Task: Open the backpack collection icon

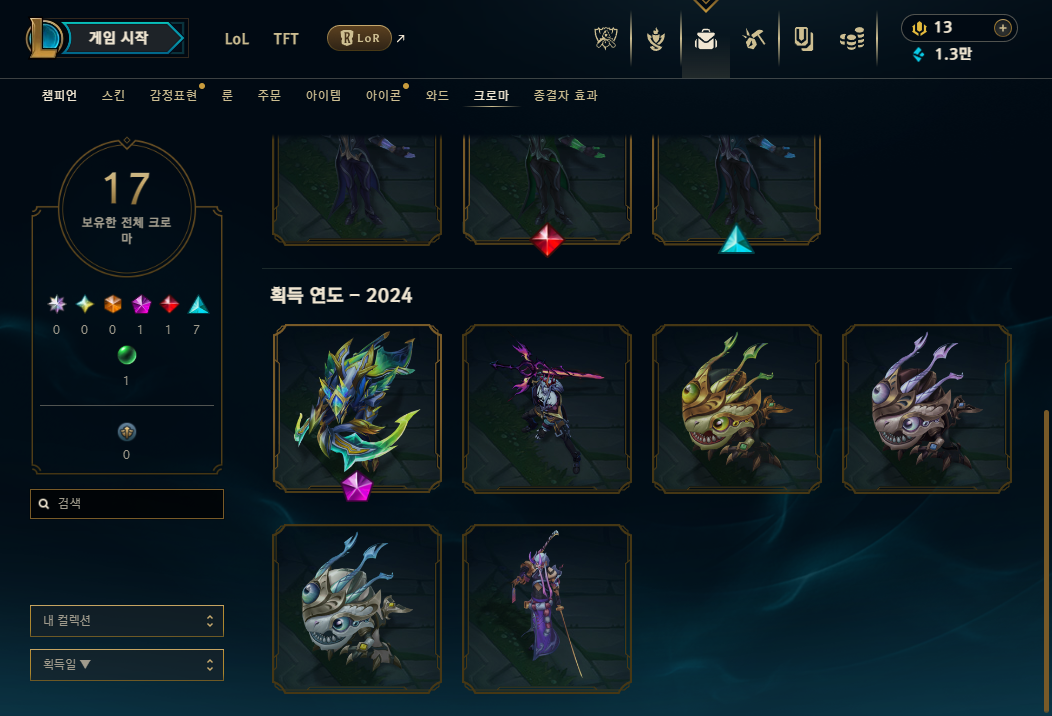Action: tap(706, 40)
